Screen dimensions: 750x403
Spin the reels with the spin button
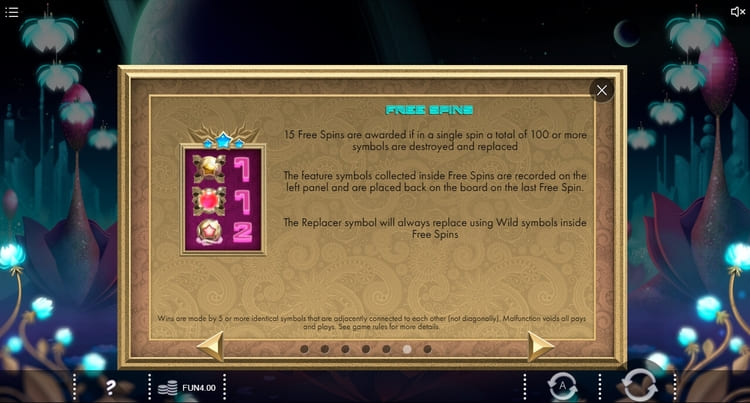click(638, 385)
